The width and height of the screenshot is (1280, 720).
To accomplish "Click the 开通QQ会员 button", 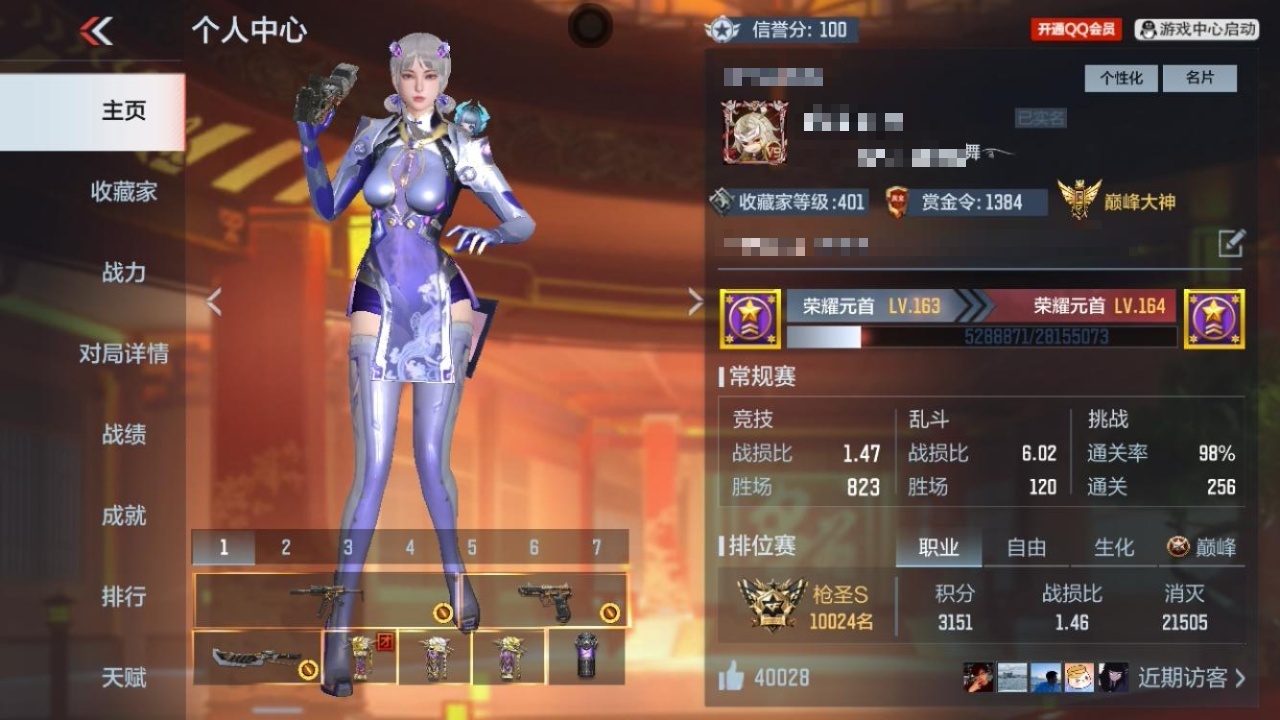I will (x=1076, y=30).
